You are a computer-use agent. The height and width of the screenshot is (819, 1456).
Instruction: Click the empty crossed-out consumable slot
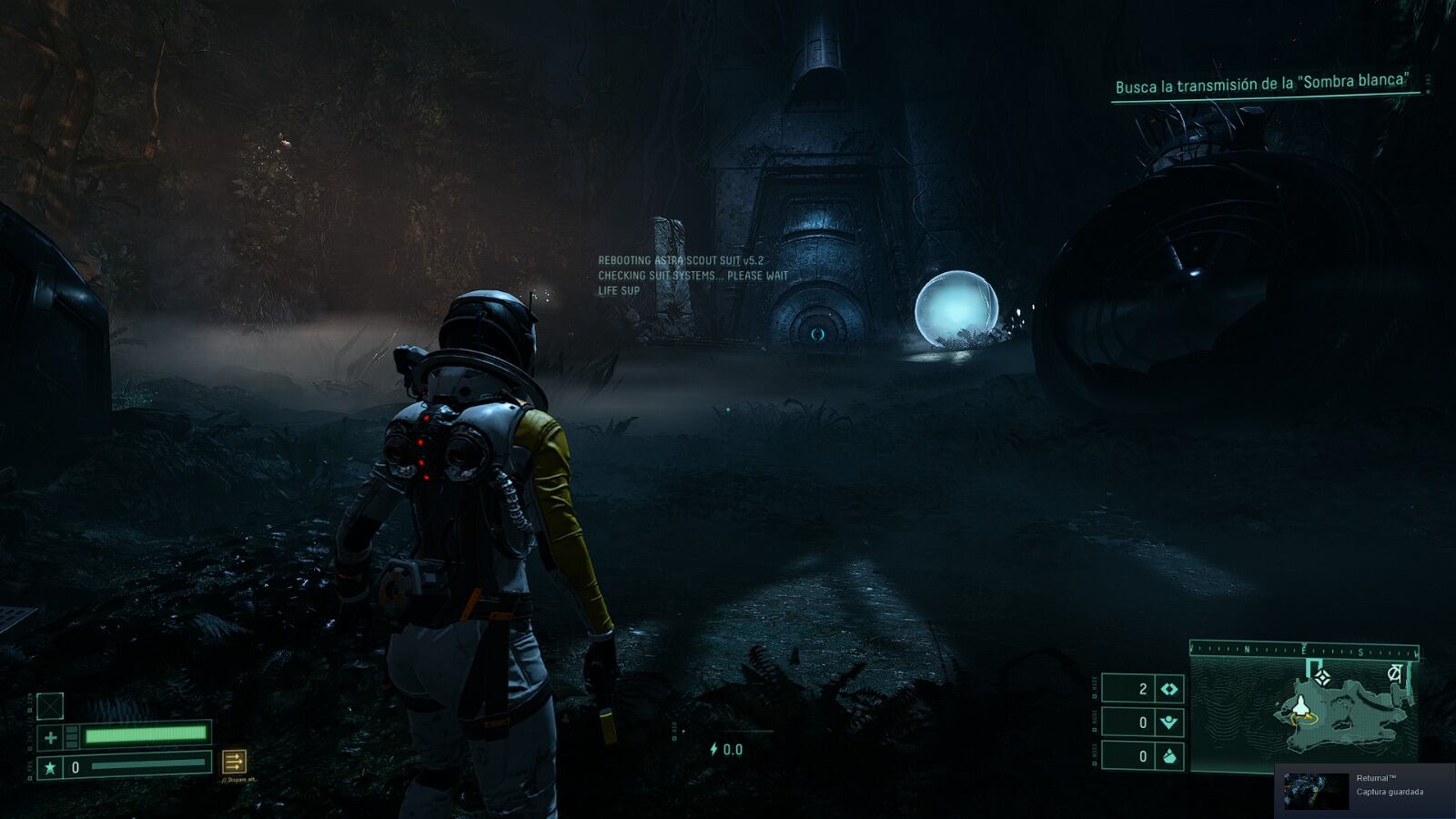pos(50,705)
